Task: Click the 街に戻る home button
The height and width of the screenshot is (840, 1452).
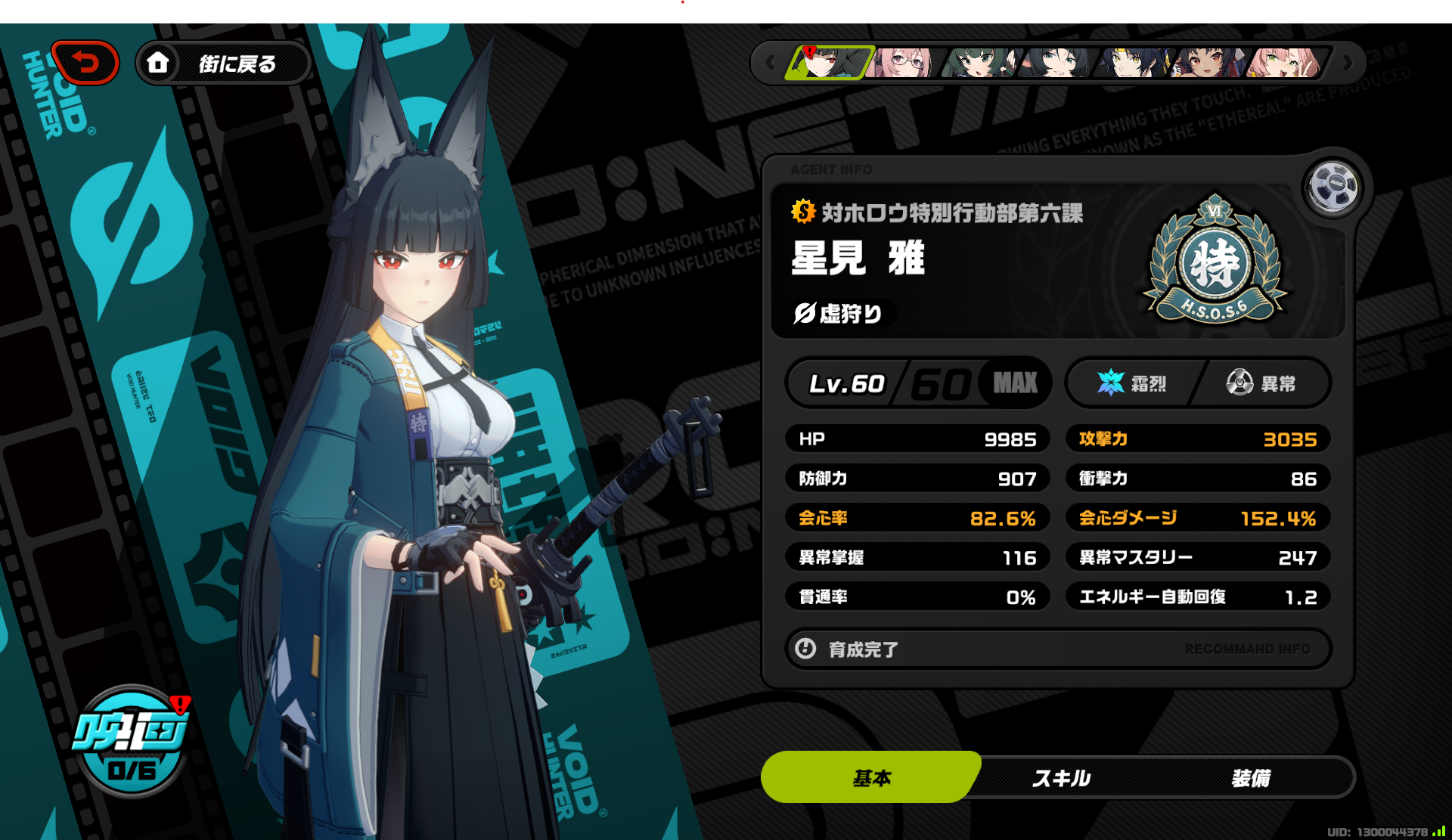Action: click(224, 63)
